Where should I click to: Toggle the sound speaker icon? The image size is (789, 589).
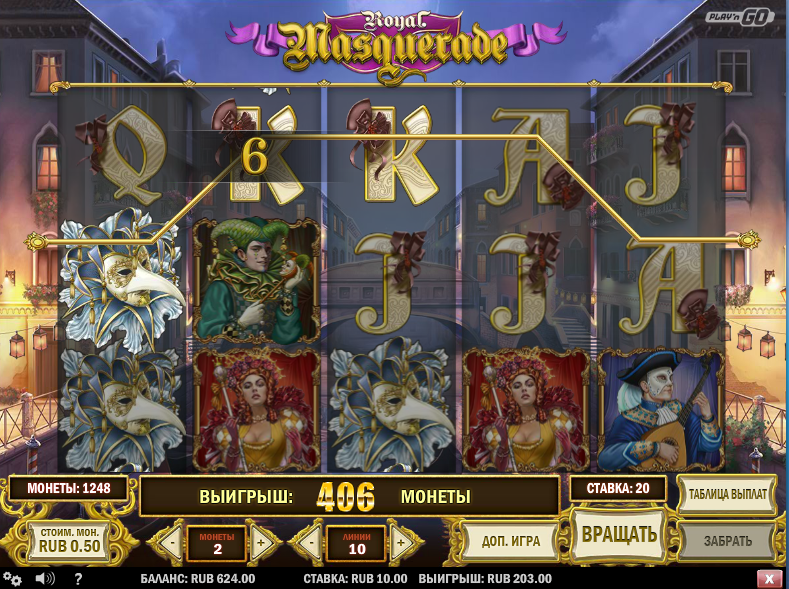[44, 578]
